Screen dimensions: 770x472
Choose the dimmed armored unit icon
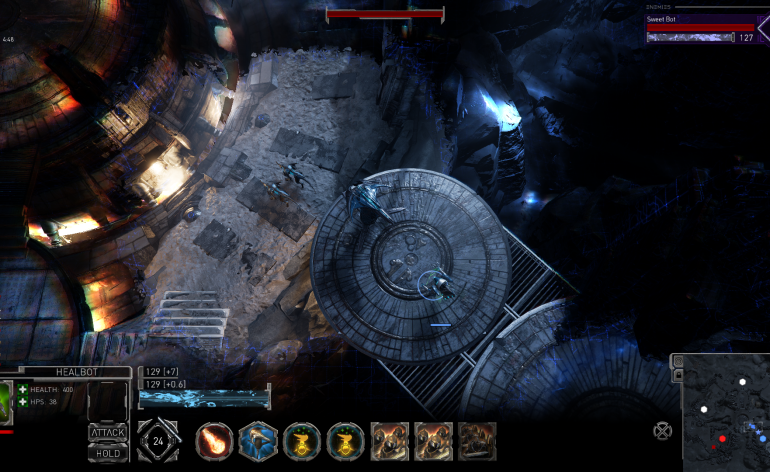click(x=478, y=441)
